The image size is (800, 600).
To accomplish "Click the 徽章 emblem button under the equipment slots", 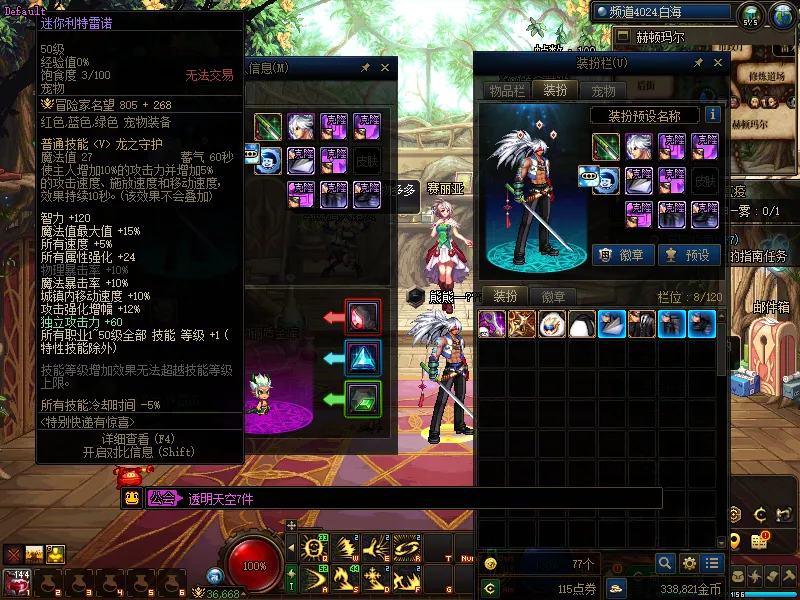I will 620,255.
